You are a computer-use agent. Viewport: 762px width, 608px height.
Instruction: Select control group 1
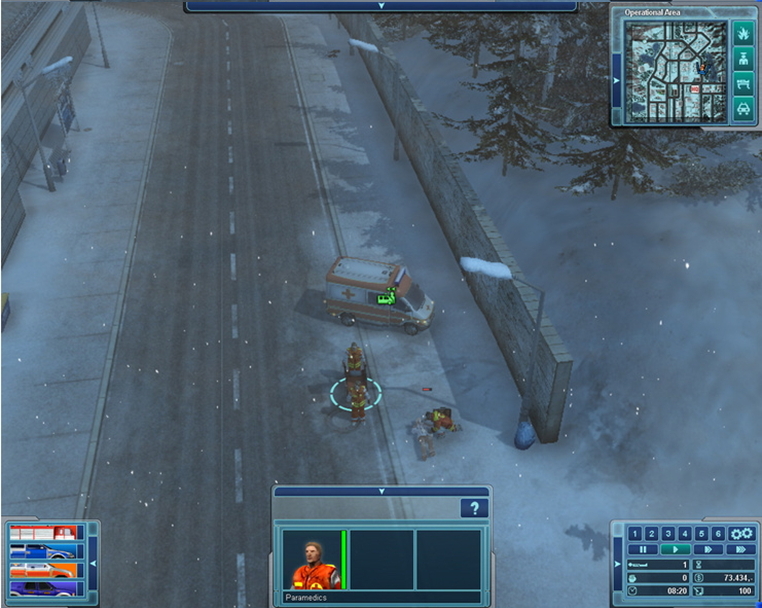634,533
